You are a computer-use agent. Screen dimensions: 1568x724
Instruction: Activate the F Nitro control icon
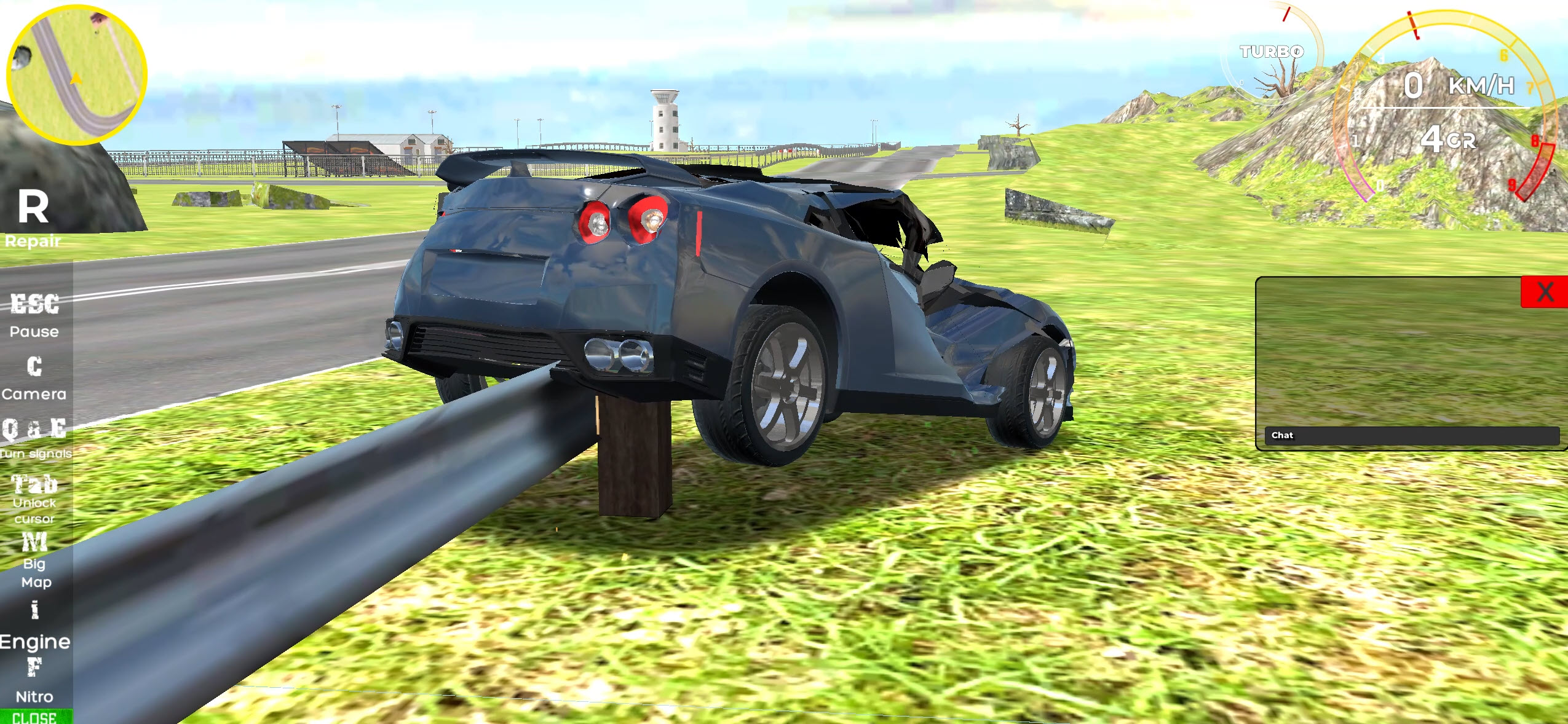(34, 673)
